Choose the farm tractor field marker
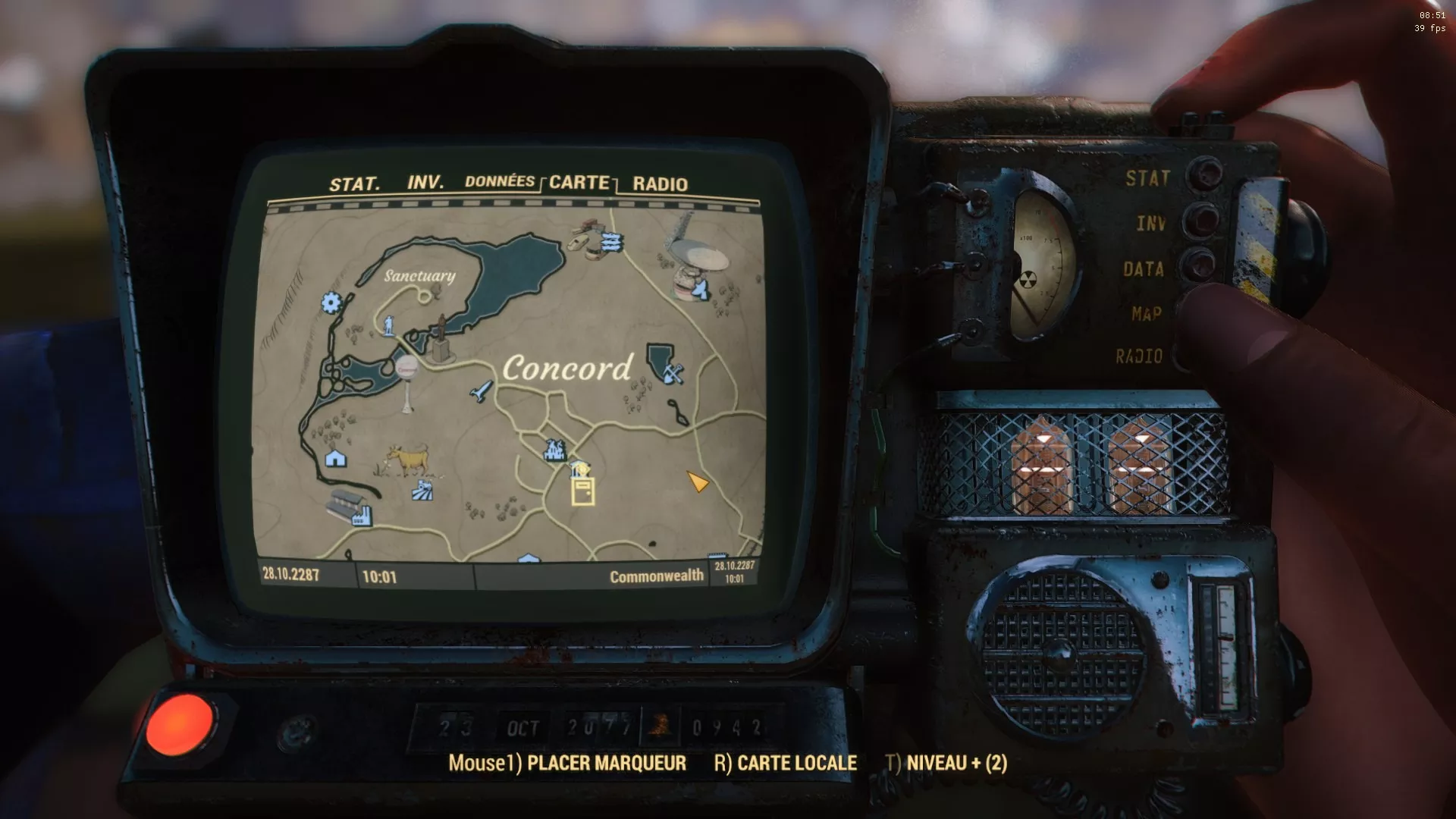Screen dimensions: 1456x819 (x=423, y=490)
